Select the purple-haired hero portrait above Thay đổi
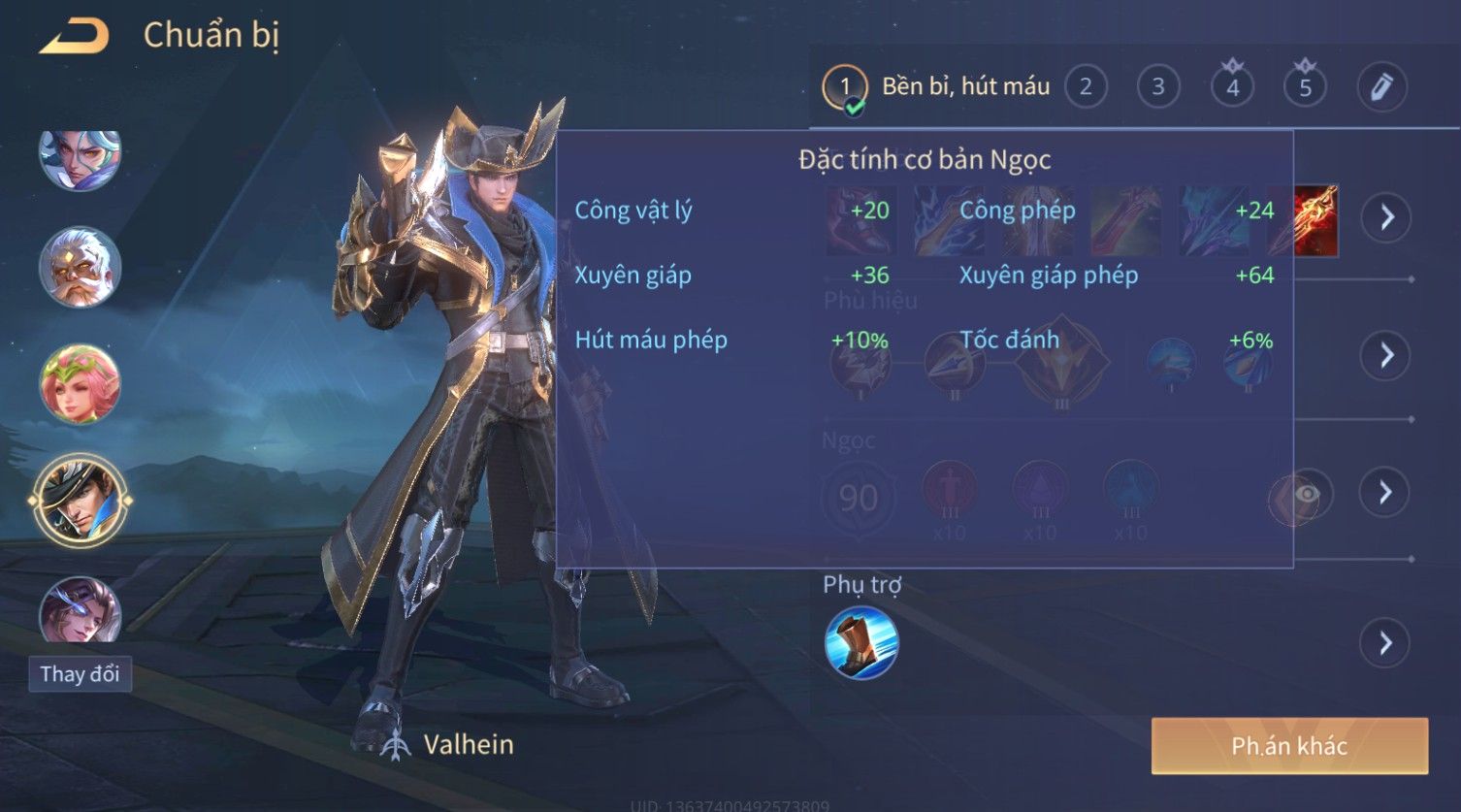This screenshot has width=1461, height=812. (80, 611)
